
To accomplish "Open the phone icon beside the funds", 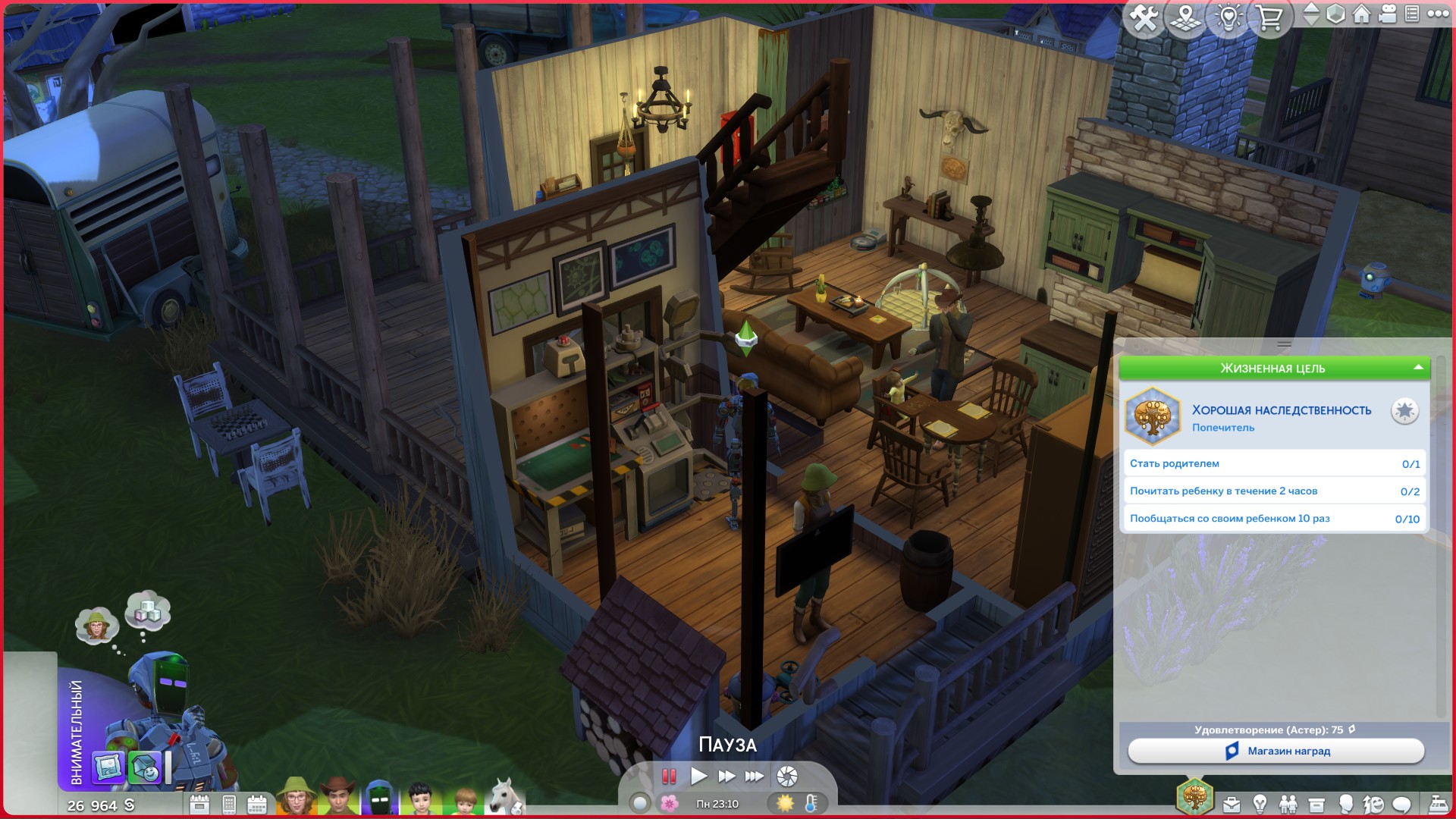I will (x=229, y=805).
